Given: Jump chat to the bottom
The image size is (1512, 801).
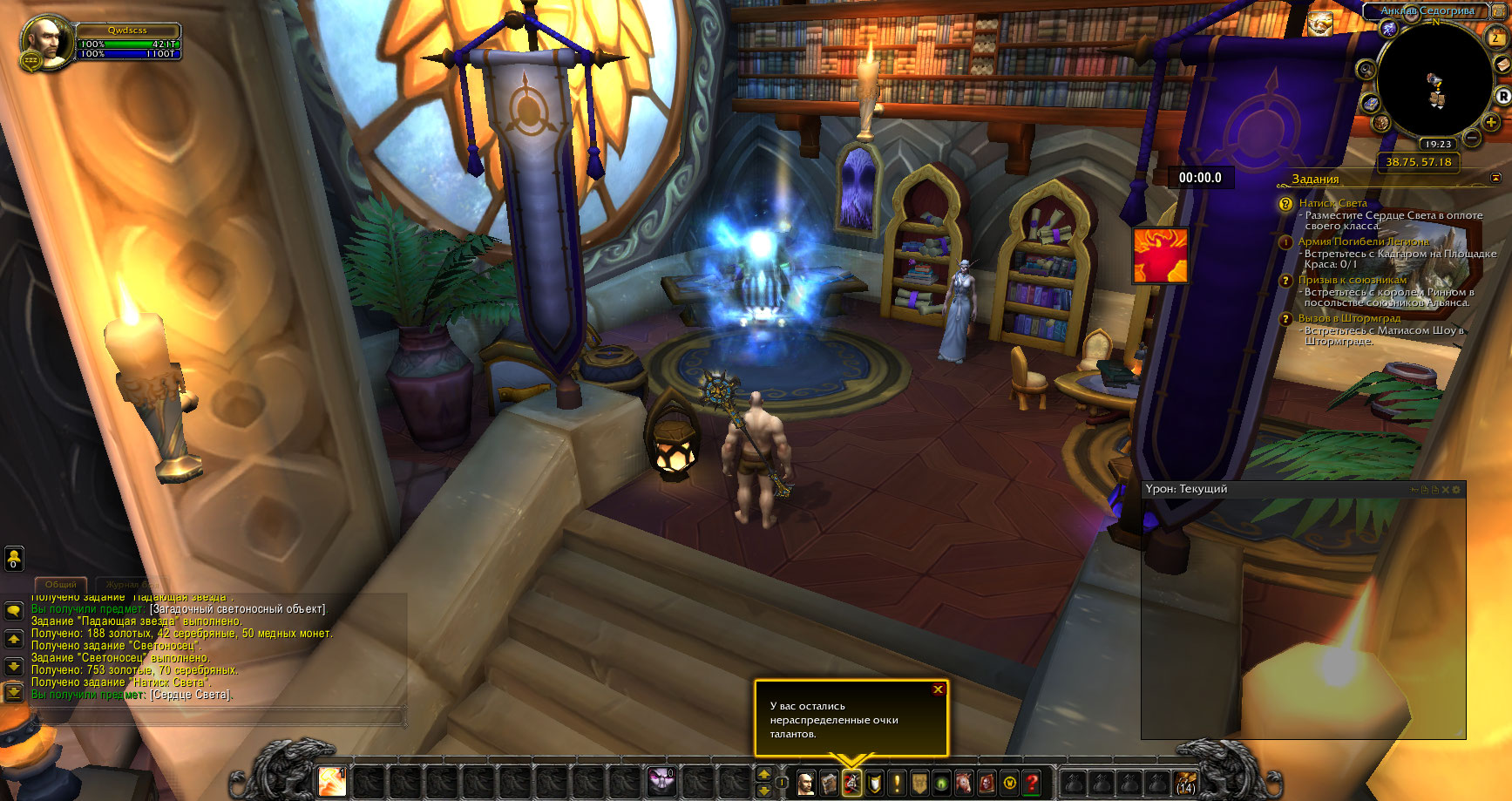Looking at the screenshot, I should [14, 692].
